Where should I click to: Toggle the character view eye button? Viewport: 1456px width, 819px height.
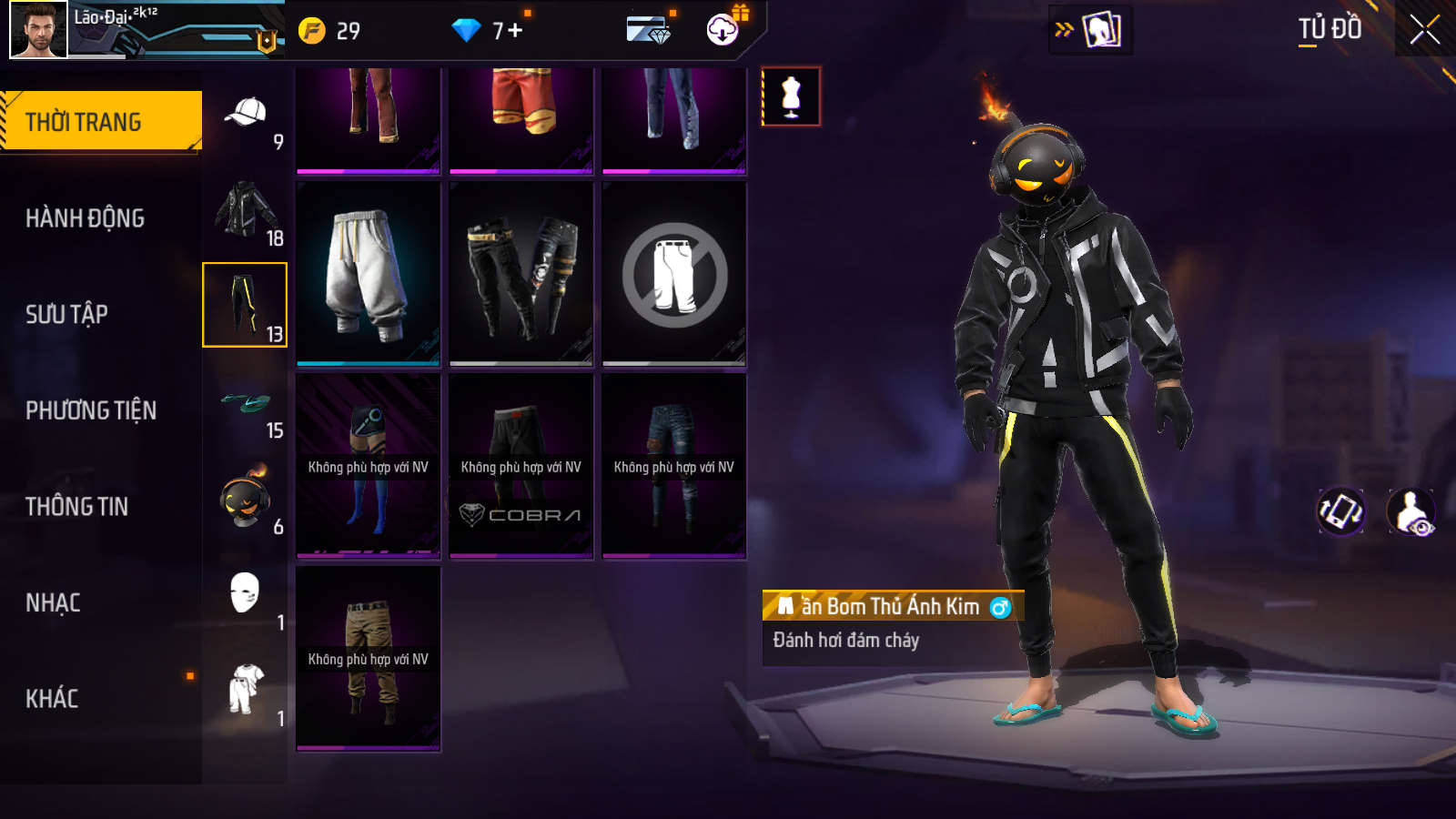[1410, 511]
